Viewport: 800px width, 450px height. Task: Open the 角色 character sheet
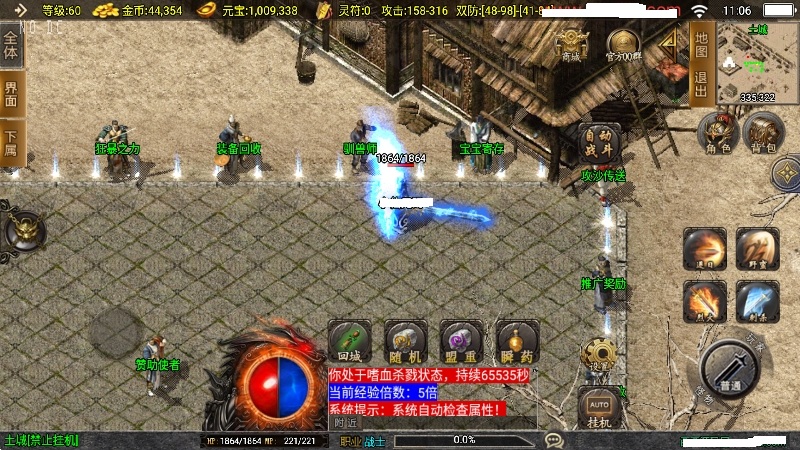718,132
